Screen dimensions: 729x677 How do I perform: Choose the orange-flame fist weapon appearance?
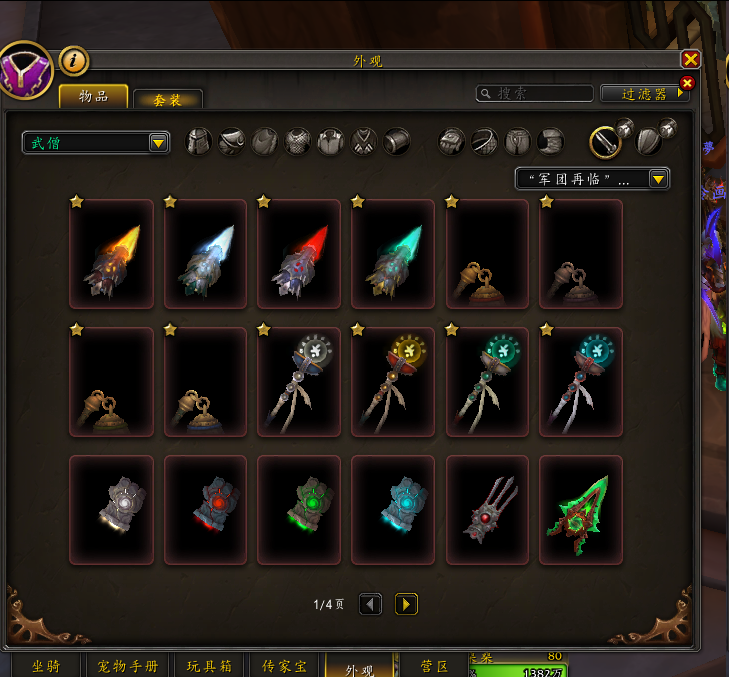click(112, 254)
